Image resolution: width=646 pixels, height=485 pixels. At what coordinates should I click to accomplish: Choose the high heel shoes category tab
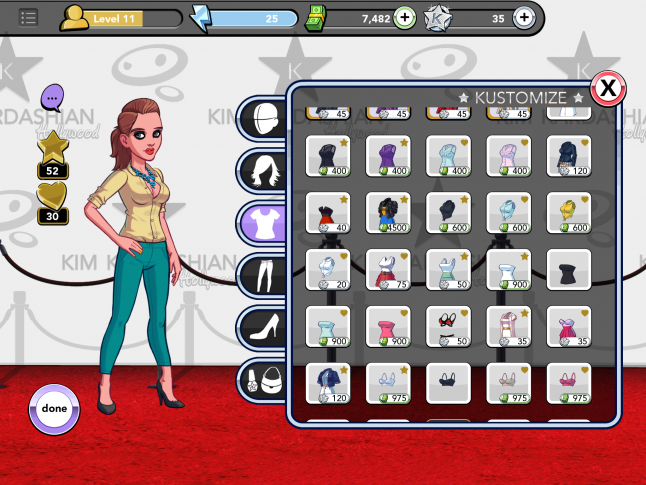pos(265,326)
